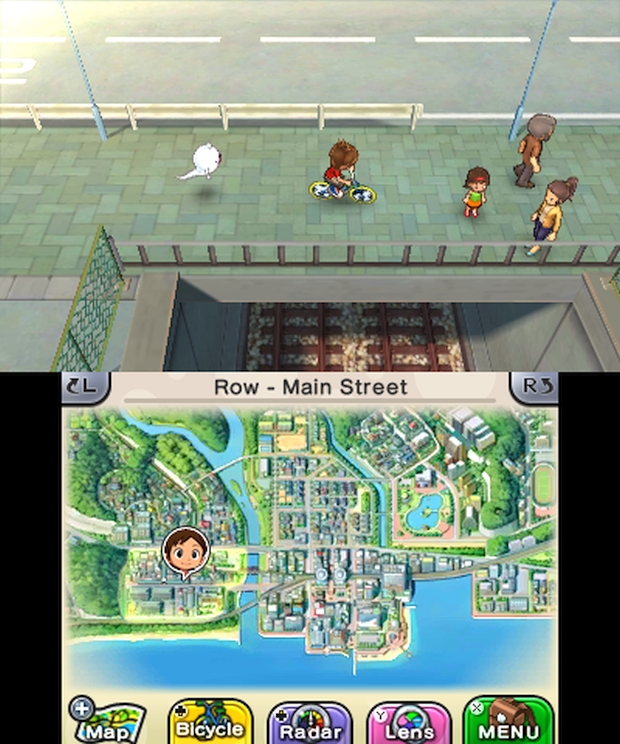Open the Map button
620x744 pixels.
(x=107, y=721)
